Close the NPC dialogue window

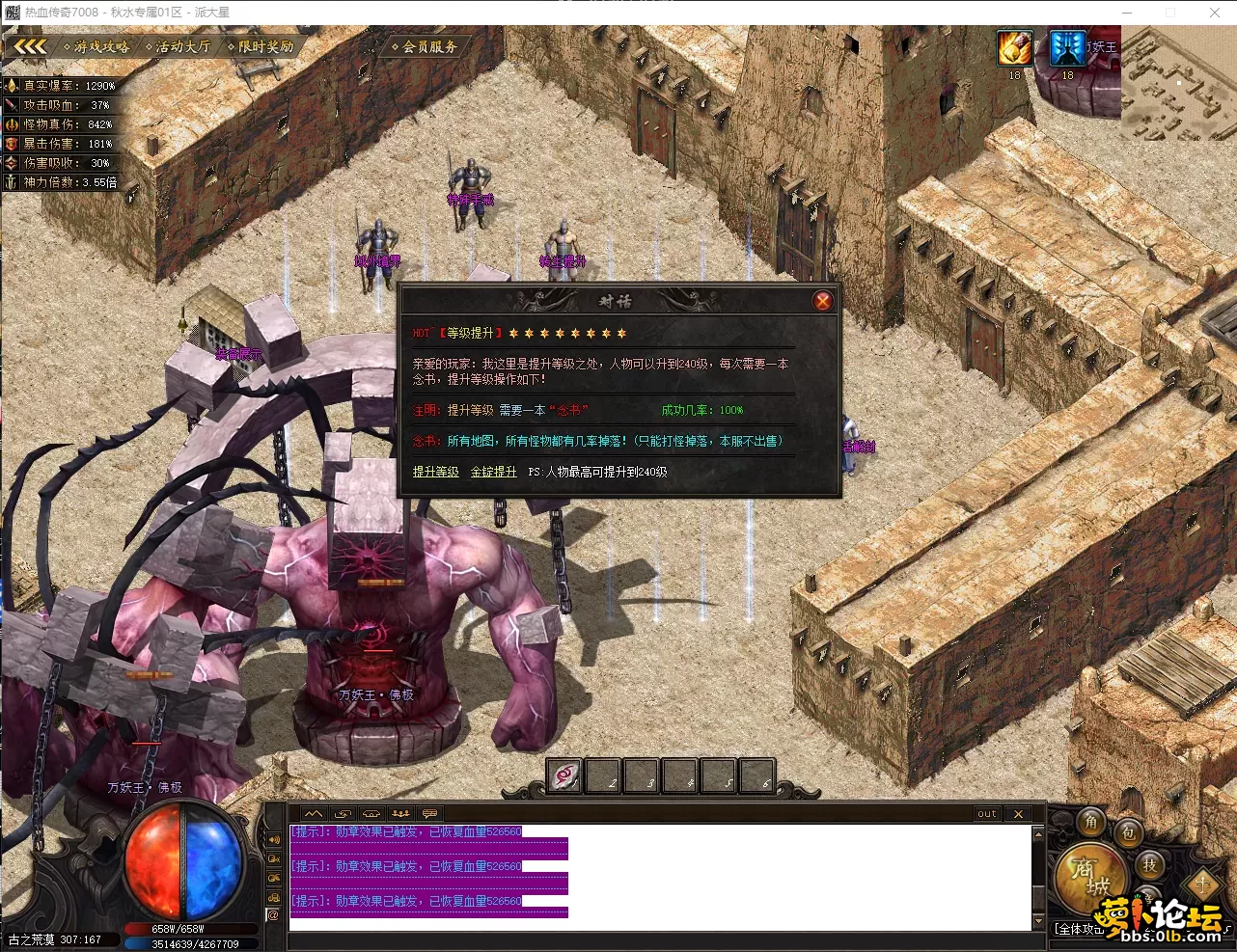coord(822,301)
